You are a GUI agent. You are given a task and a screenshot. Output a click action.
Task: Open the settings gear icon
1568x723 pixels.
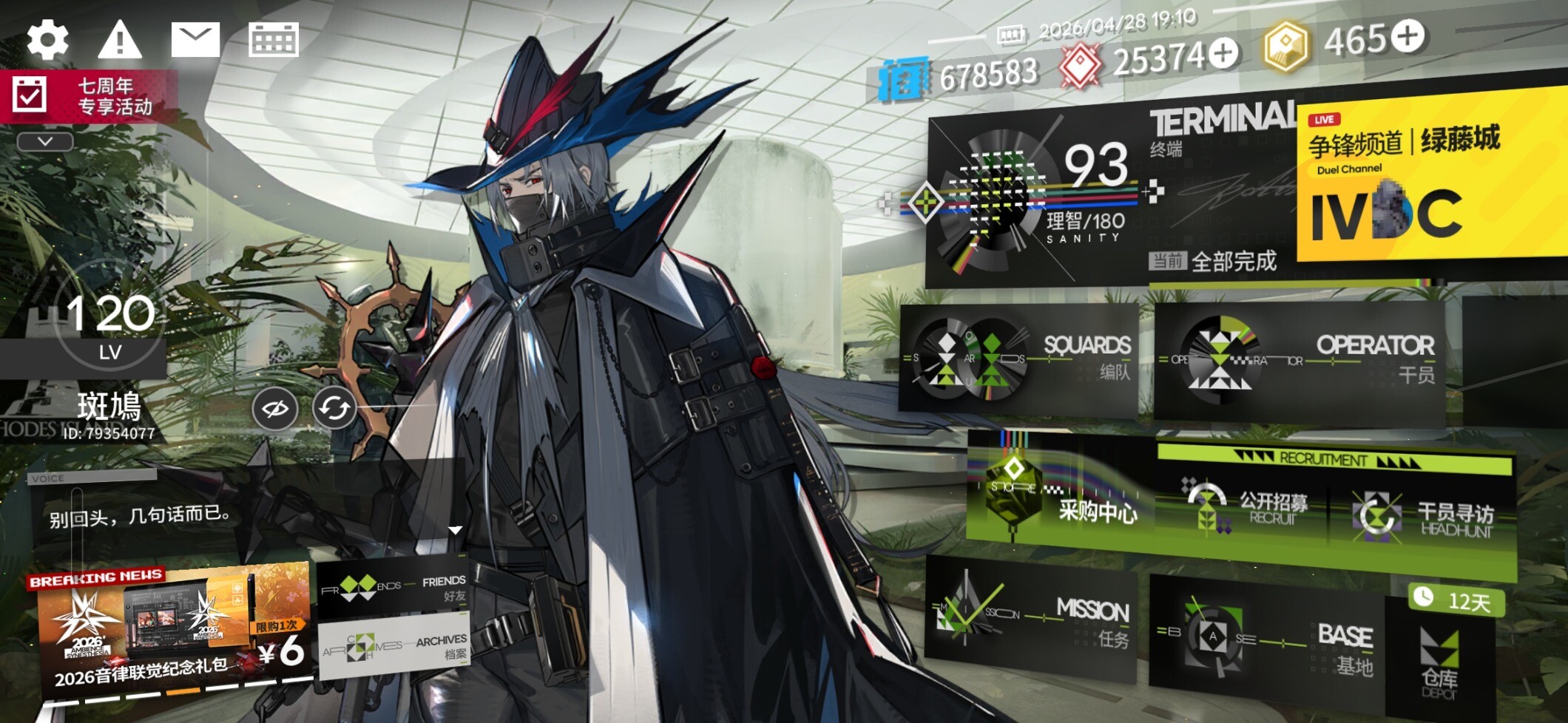pos(48,39)
